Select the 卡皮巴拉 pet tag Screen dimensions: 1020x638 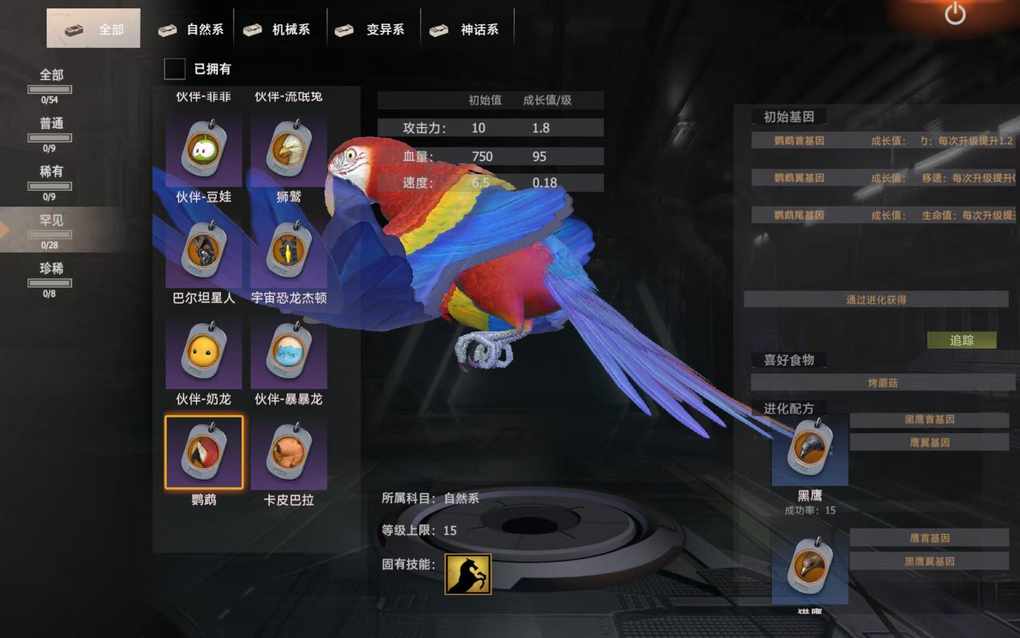click(289, 452)
